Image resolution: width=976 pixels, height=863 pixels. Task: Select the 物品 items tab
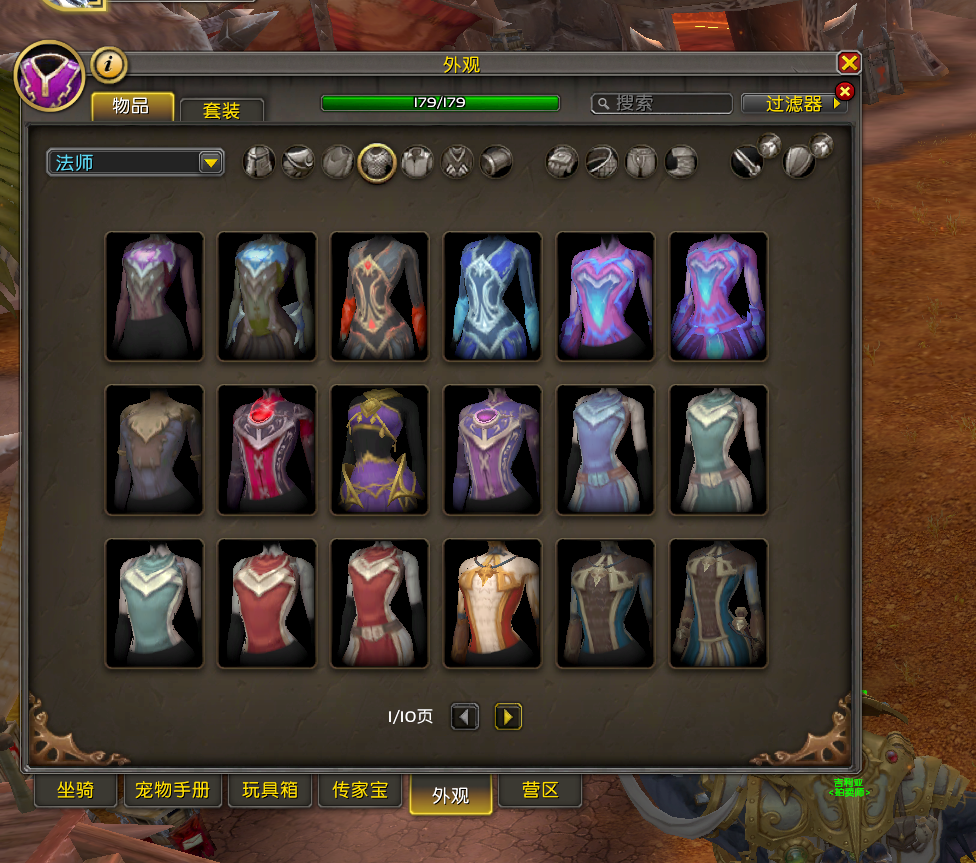click(132, 107)
